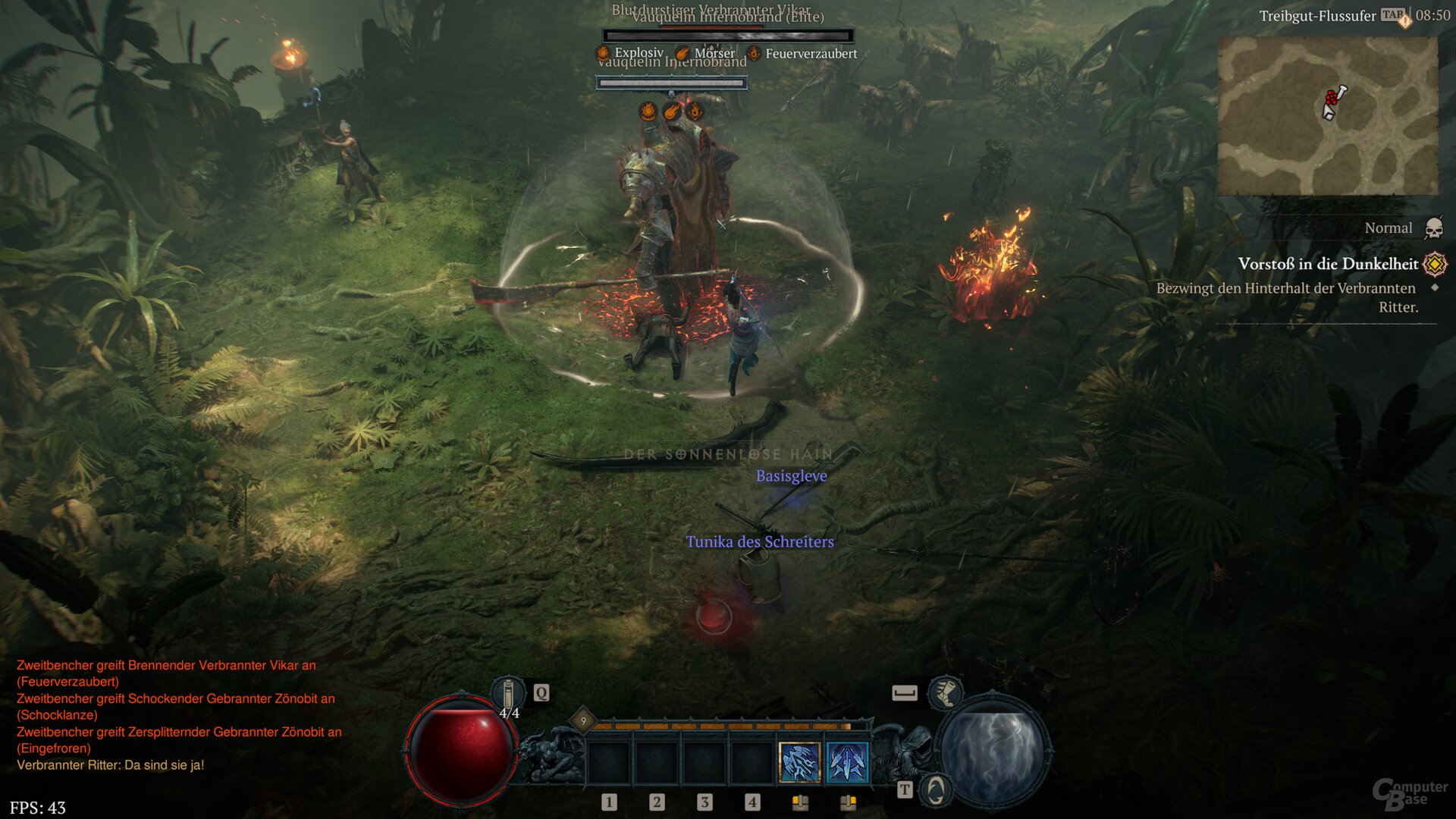Click the Explosiv flame affix icon above the boss

pyautogui.click(x=602, y=53)
